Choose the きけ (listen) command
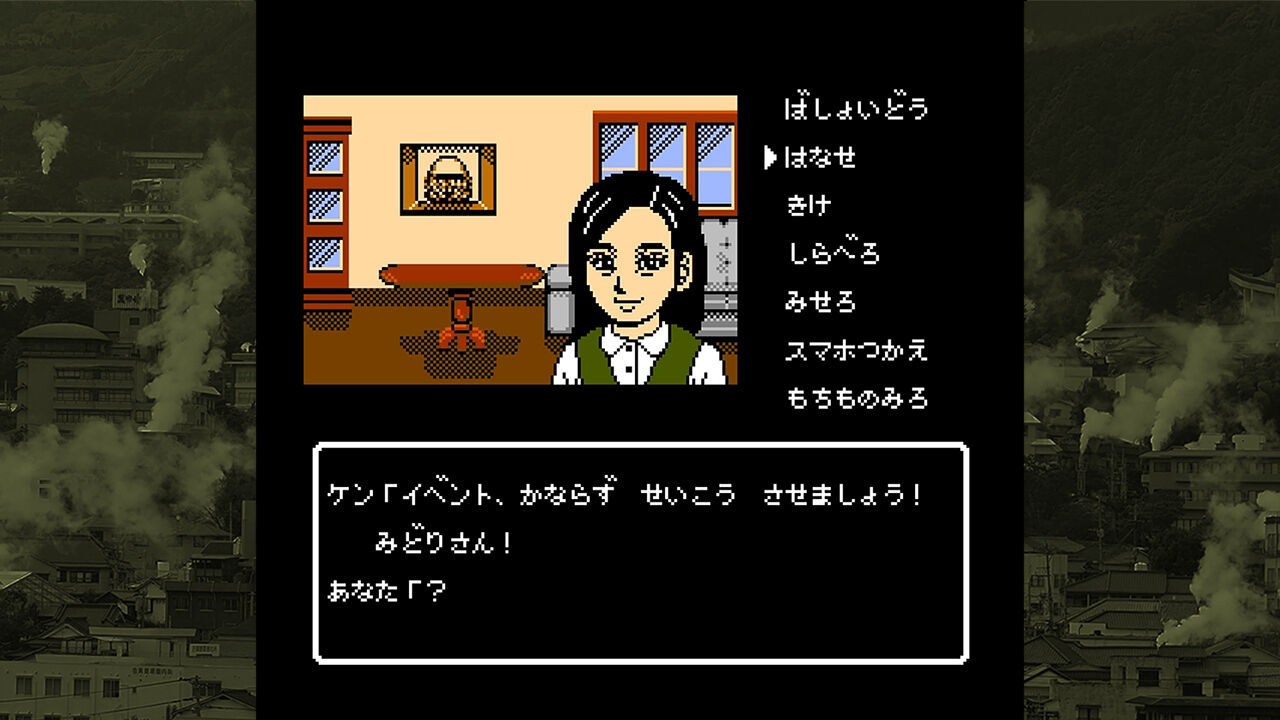1280x720 pixels. (810, 205)
